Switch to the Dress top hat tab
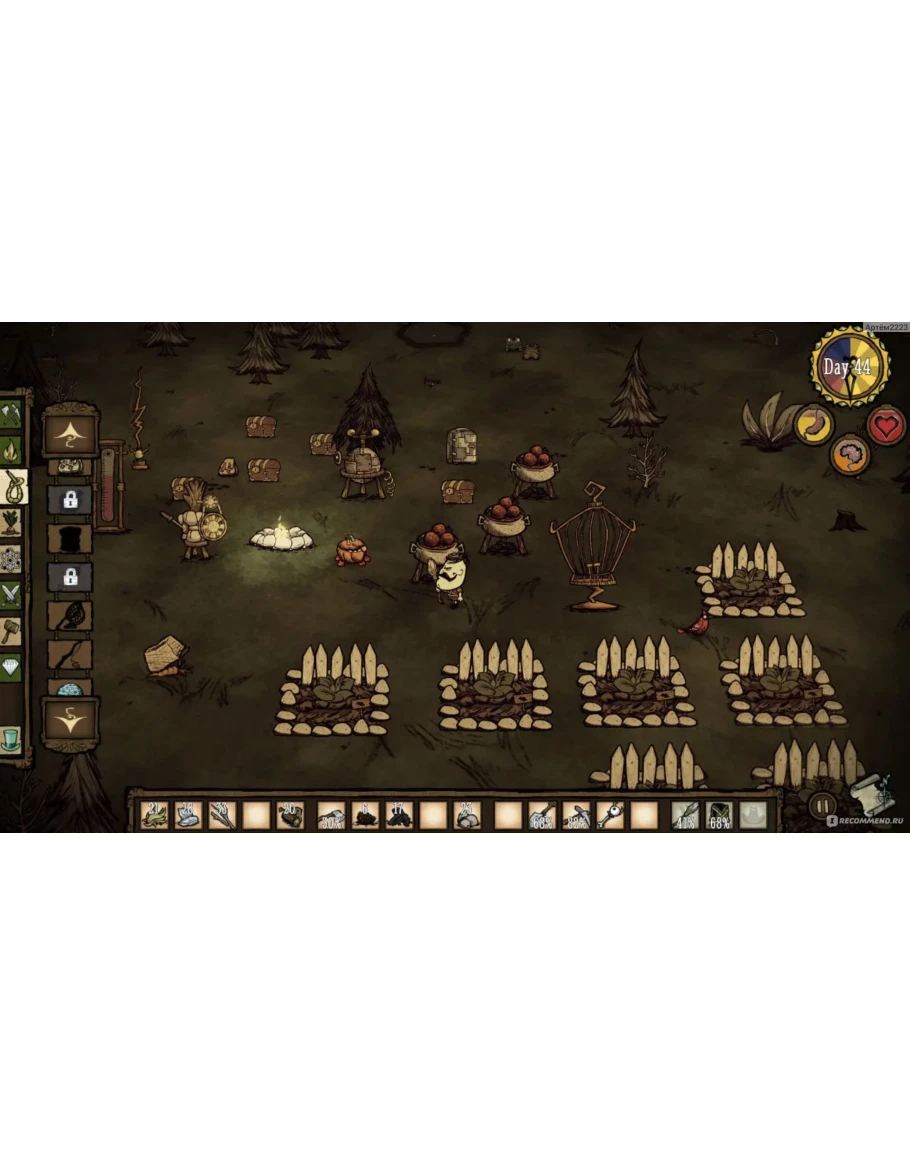Screen dimensions: 910x1155 pos(11,740)
